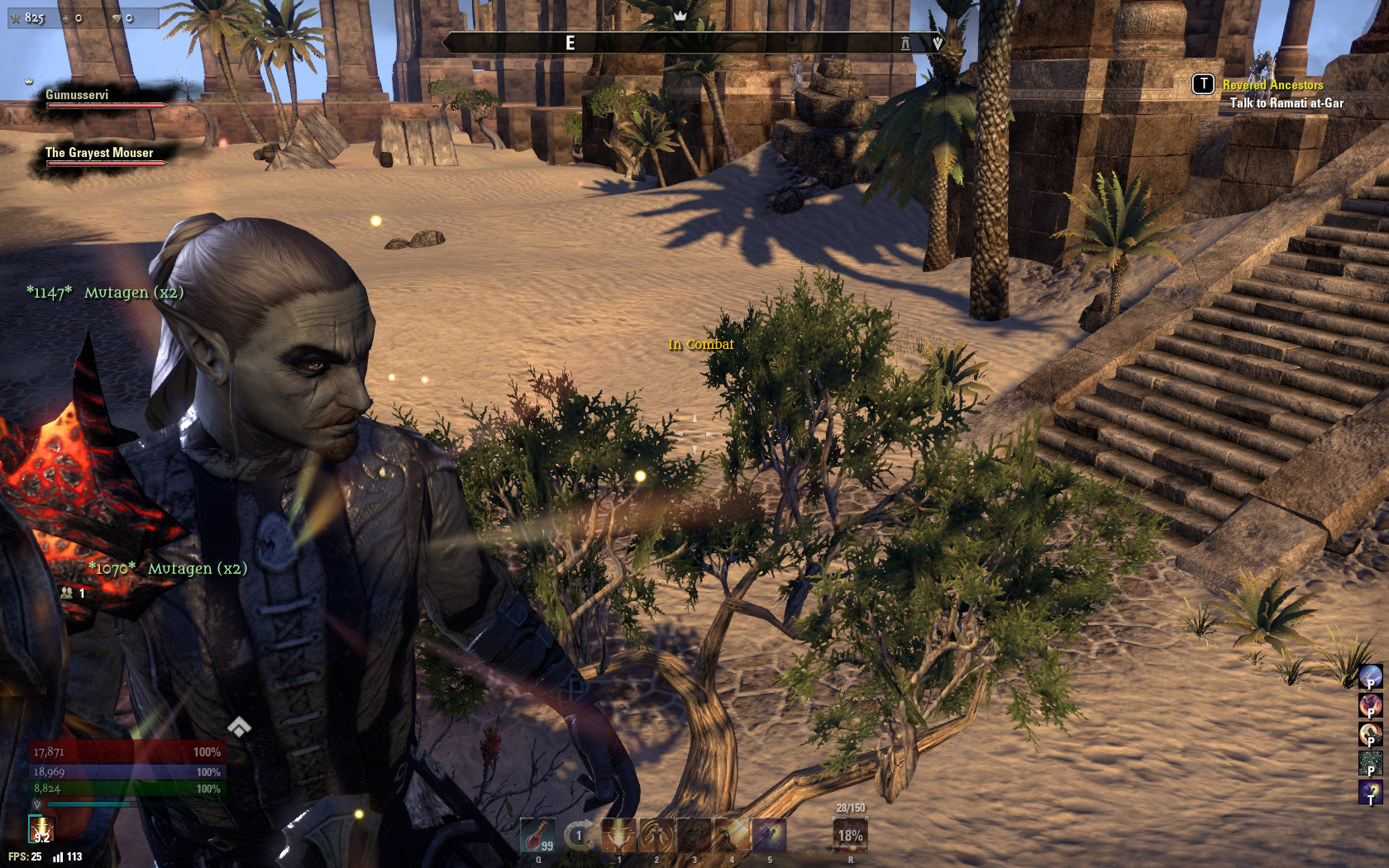Click the blue comet passive buff icon
The height and width of the screenshot is (868, 1389).
tap(1370, 677)
